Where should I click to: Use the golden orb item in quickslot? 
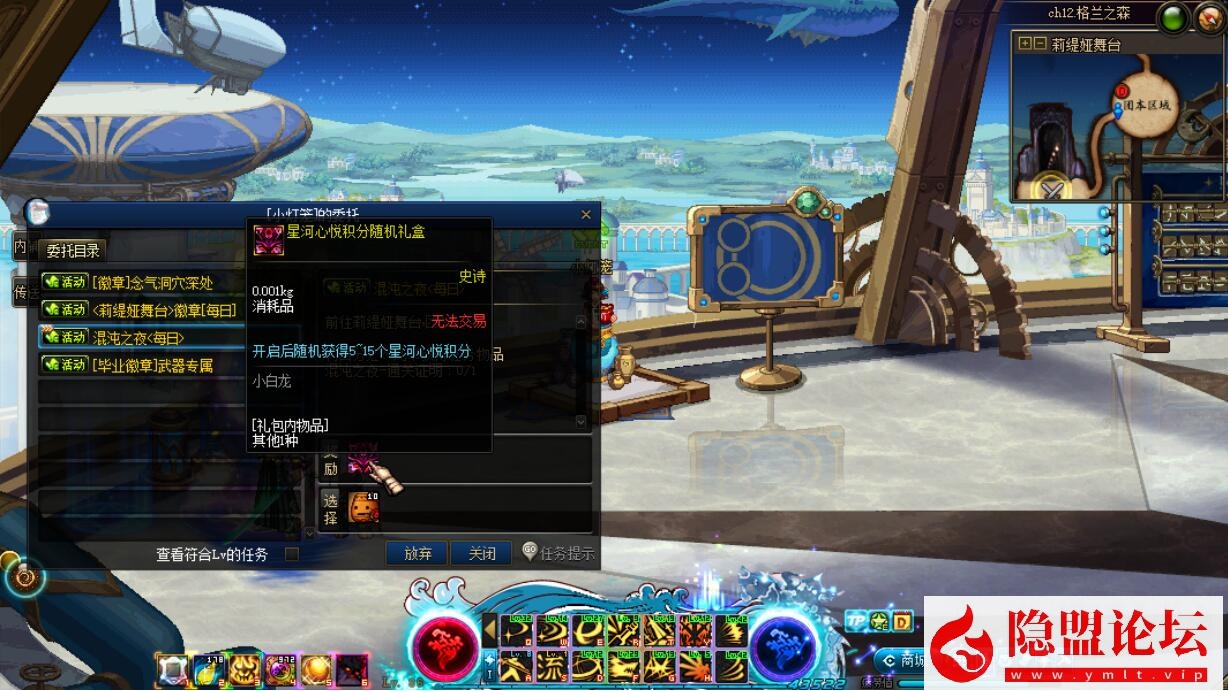point(315,669)
